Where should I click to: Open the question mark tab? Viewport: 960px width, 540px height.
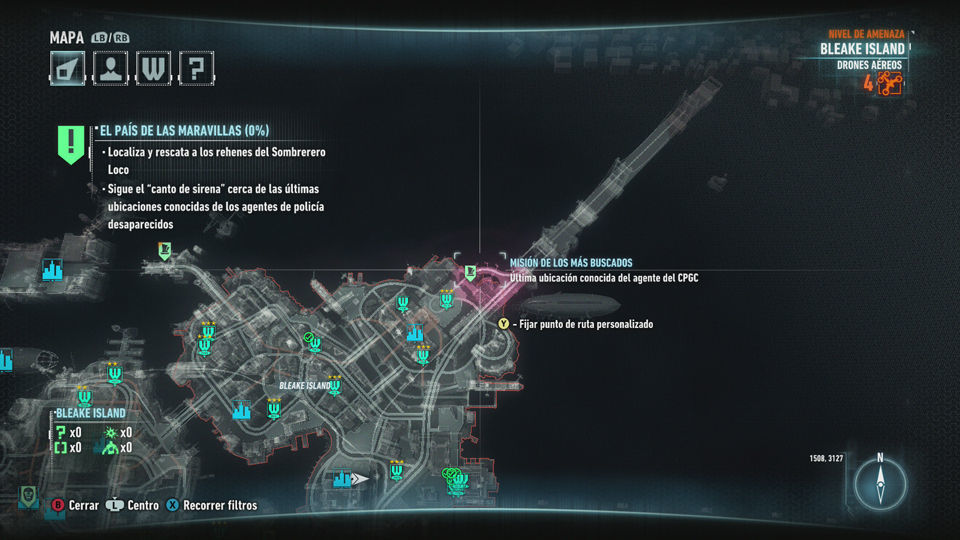click(197, 68)
